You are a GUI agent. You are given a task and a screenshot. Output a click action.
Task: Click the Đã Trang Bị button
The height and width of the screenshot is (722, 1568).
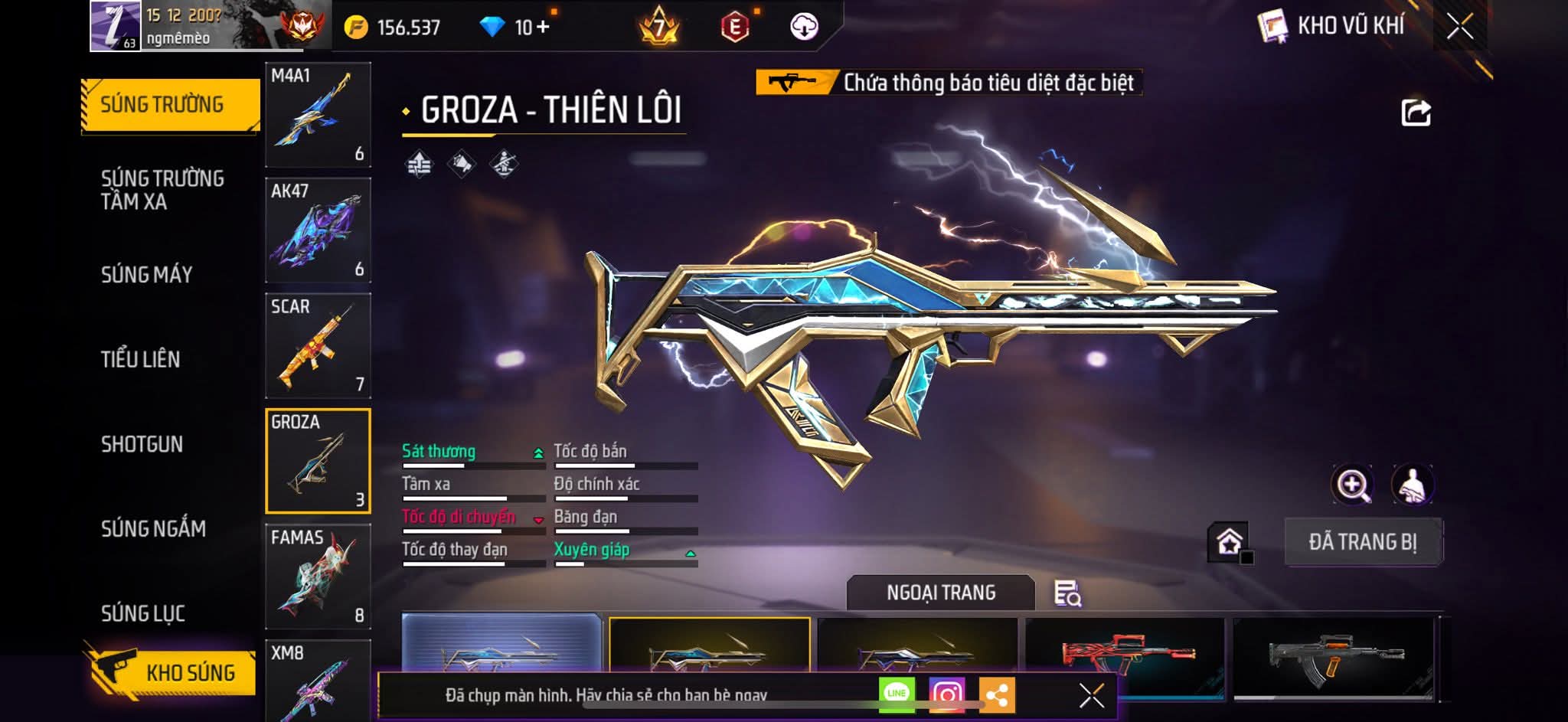(x=1363, y=542)
